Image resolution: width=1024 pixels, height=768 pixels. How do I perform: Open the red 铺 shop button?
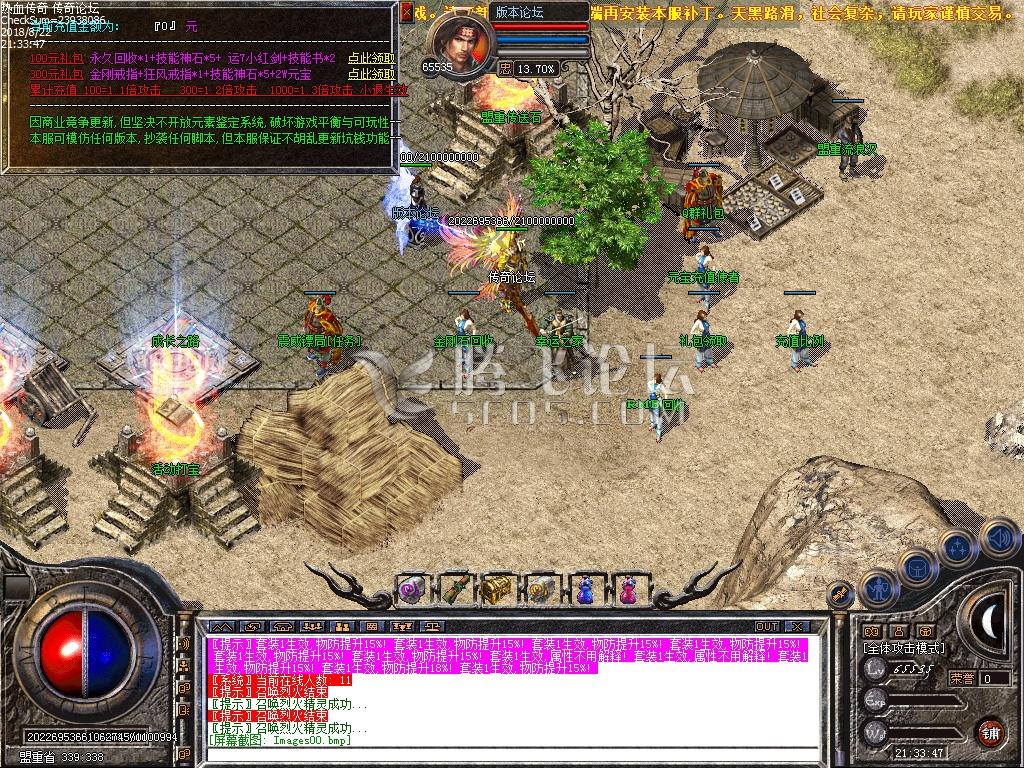(x=990, y=731)
